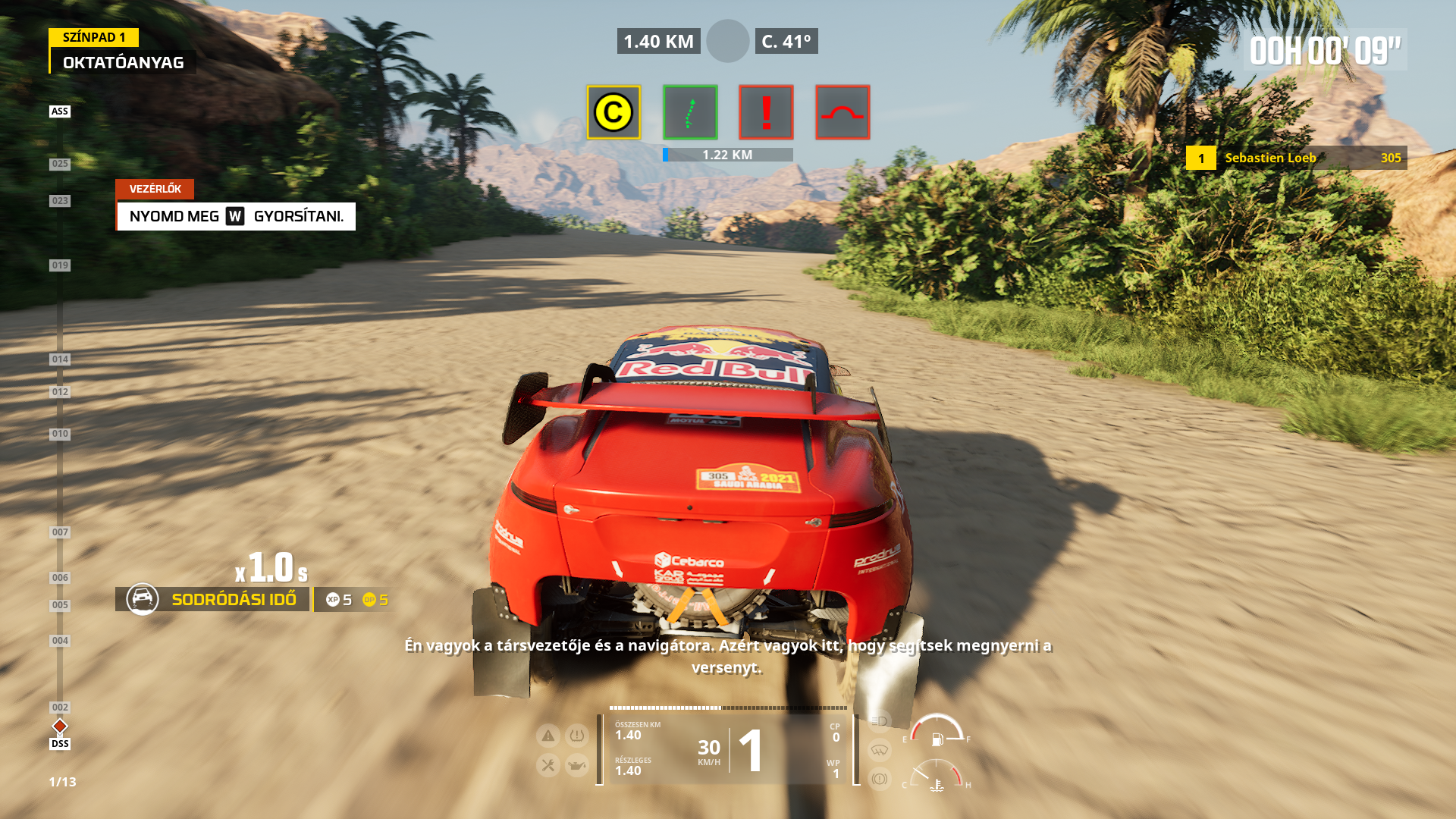Click the round compass indicator
The width and height of the screenshot is (1456, 819).
tap(728, 41)
